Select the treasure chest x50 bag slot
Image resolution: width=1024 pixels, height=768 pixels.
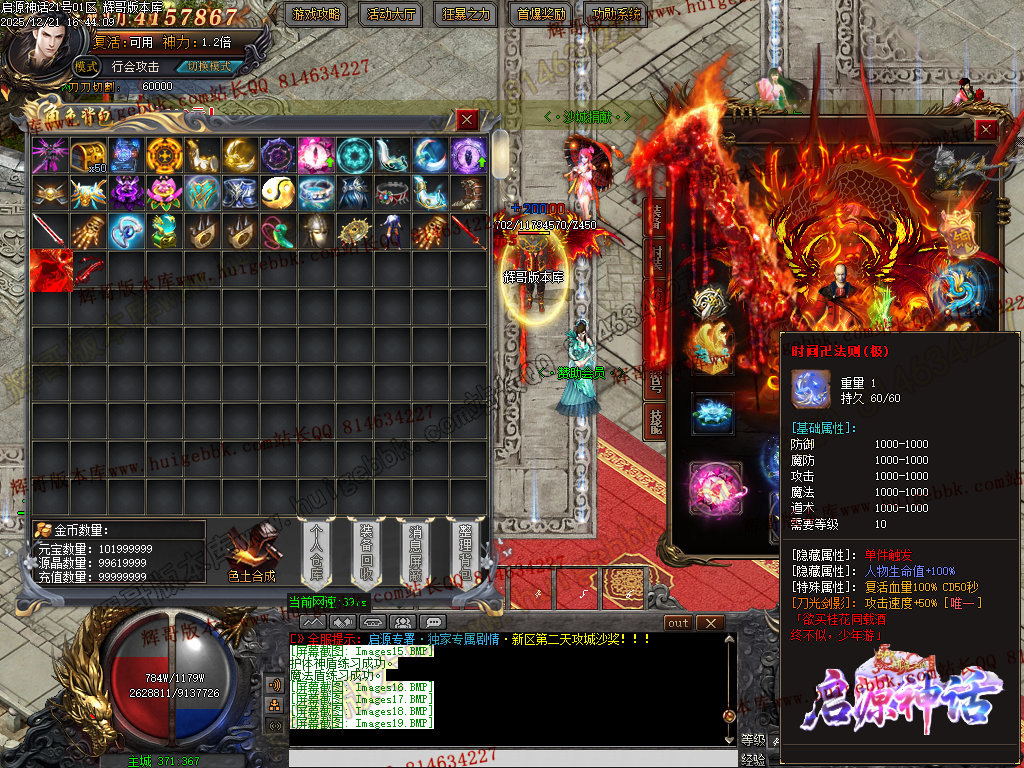(x=87, y=155)
